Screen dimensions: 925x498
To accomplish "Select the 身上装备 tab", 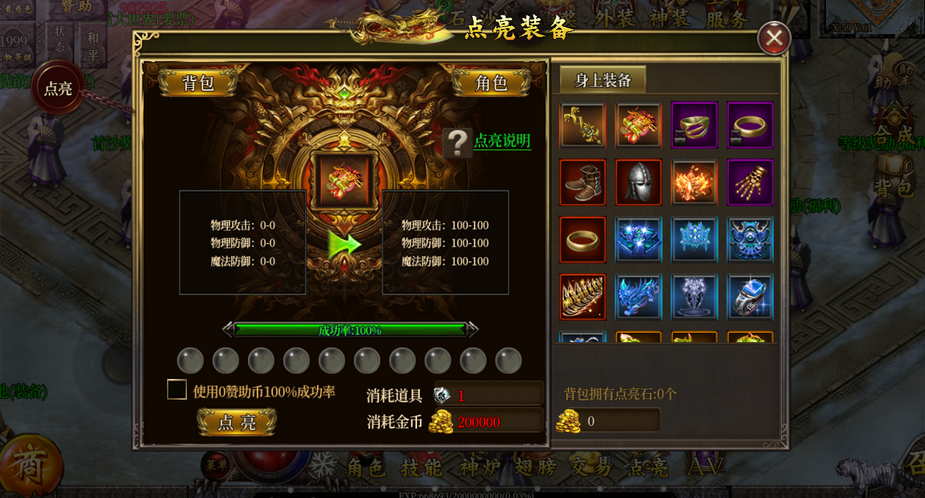I will click(x=602, y=81).
